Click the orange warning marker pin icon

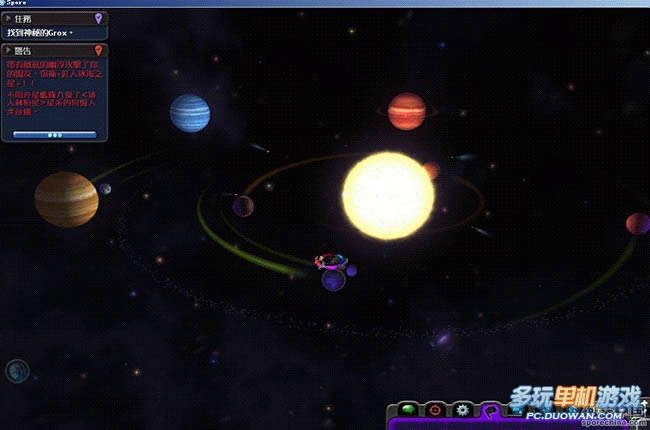click(x=98, y=49)
